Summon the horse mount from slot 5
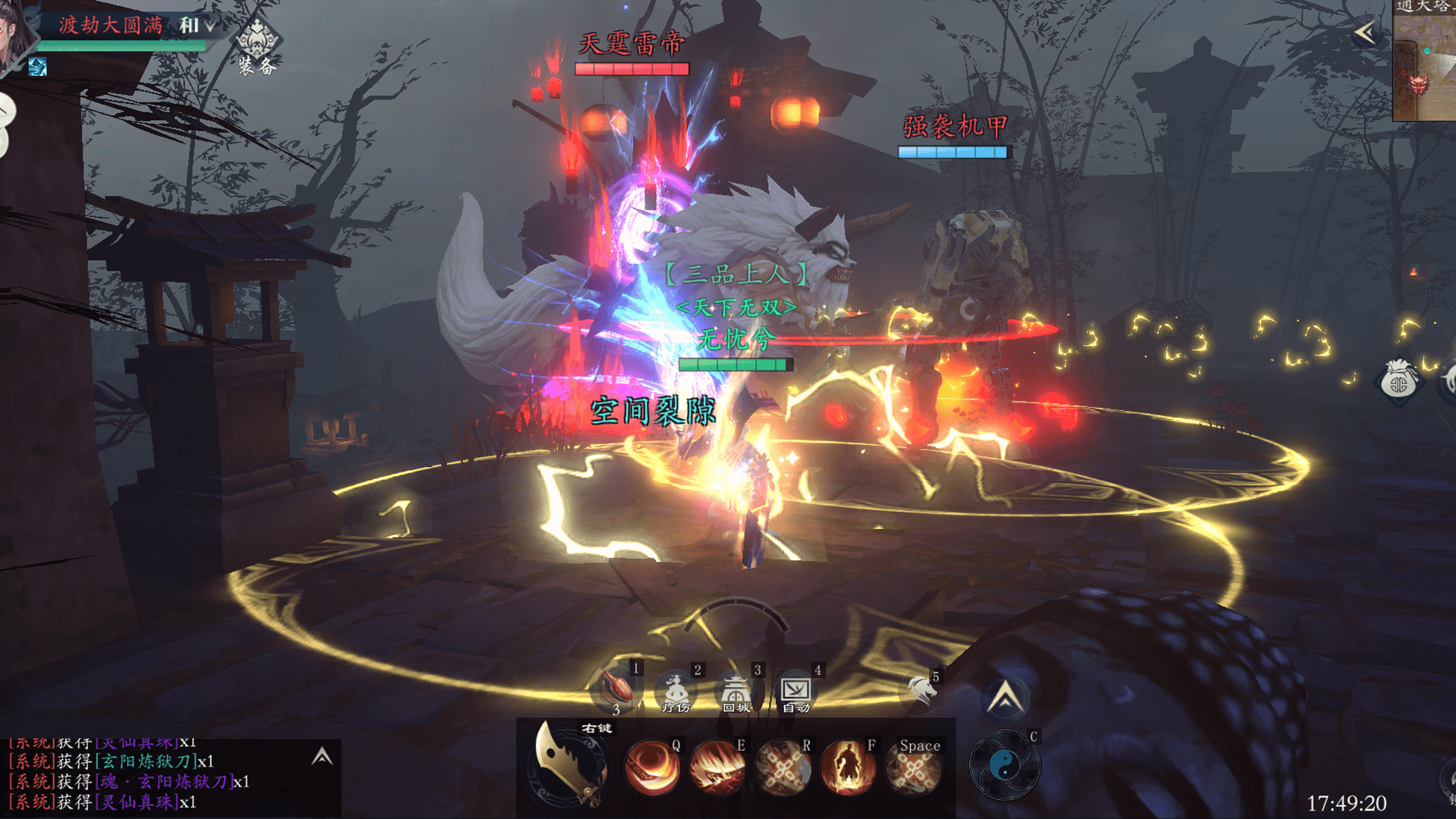Image resolution: width=1456 pixels, height=819 pixels. 921,689
